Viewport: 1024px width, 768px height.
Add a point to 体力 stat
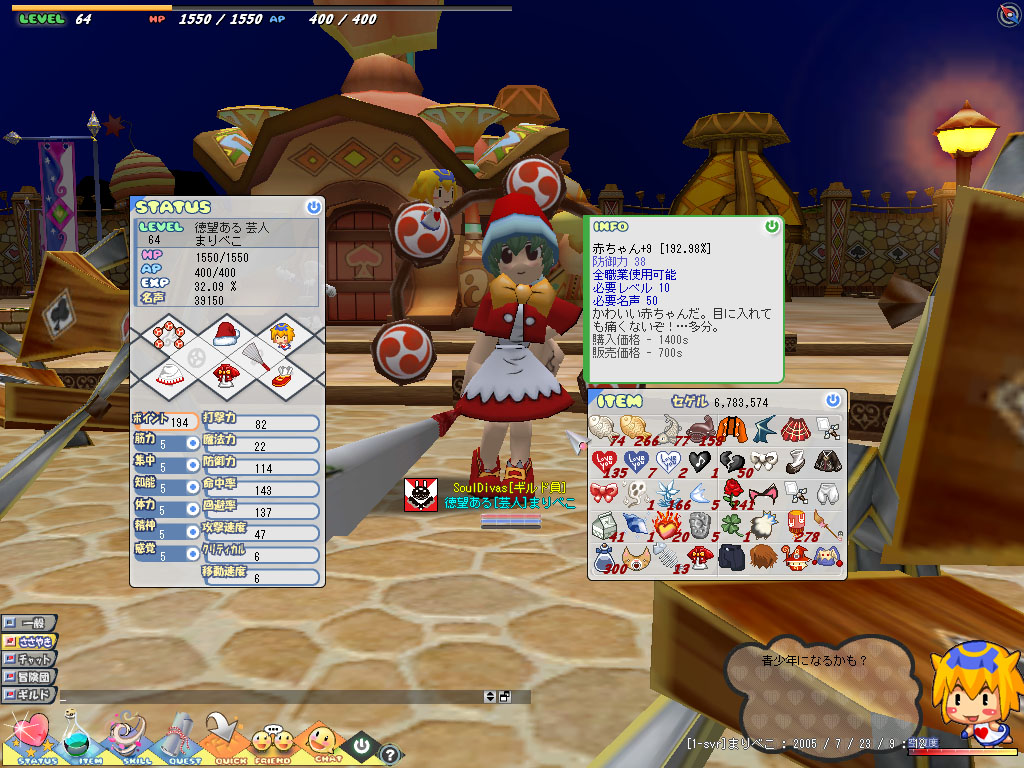pyautogui.click(x=192, y=509)
